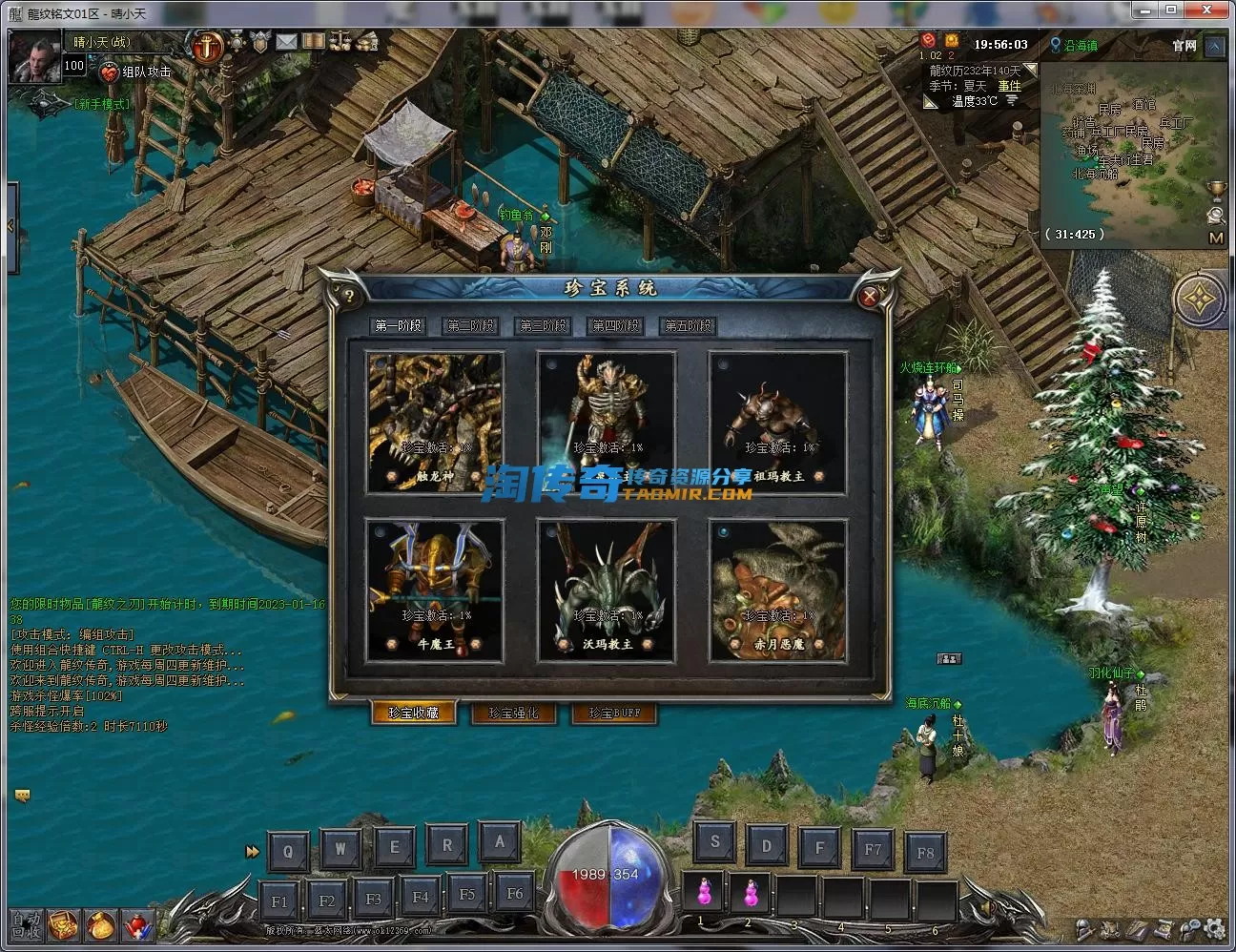Open the mail envelope icon

point(286,42)
